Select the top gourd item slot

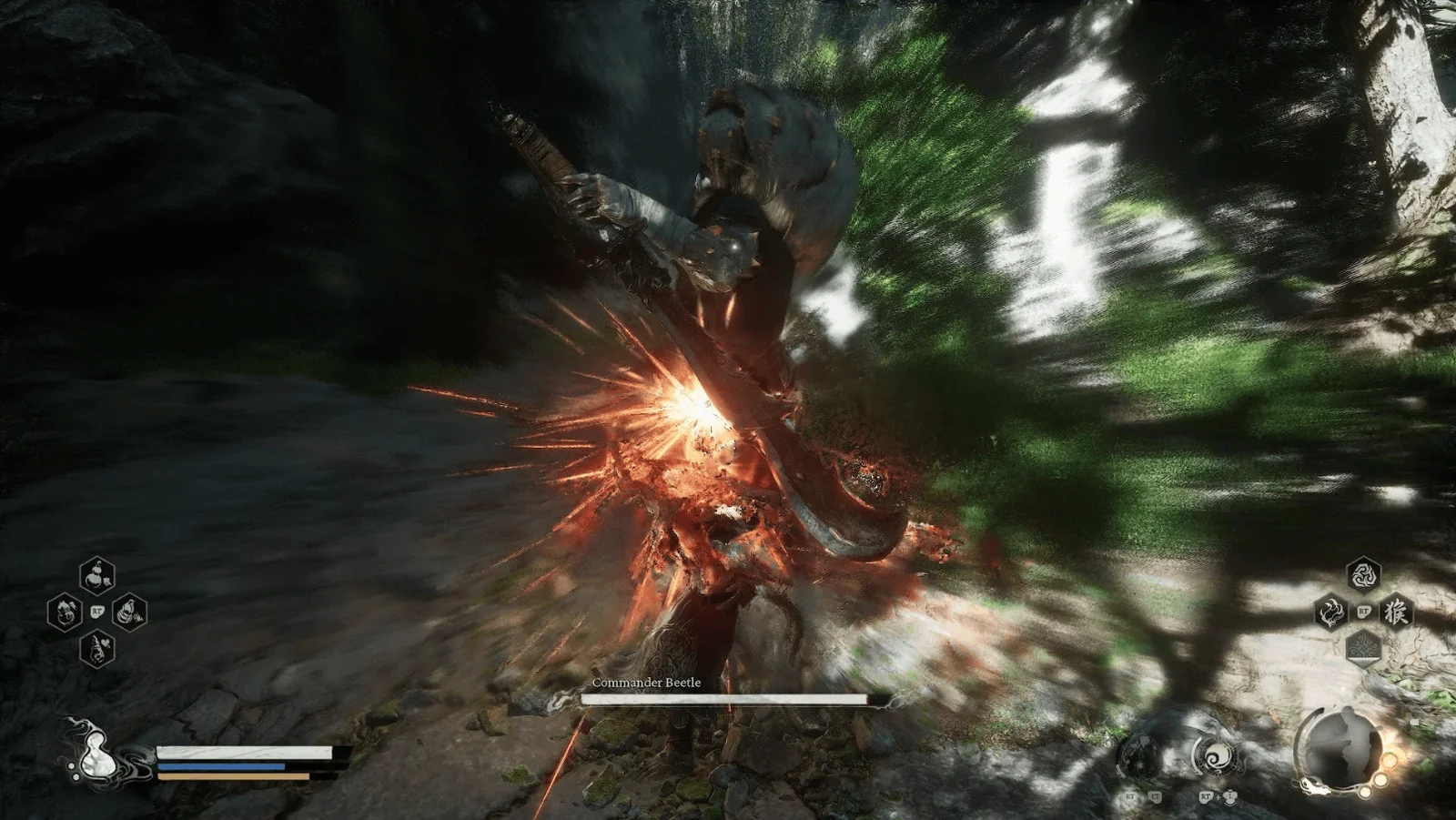[96, 575]
